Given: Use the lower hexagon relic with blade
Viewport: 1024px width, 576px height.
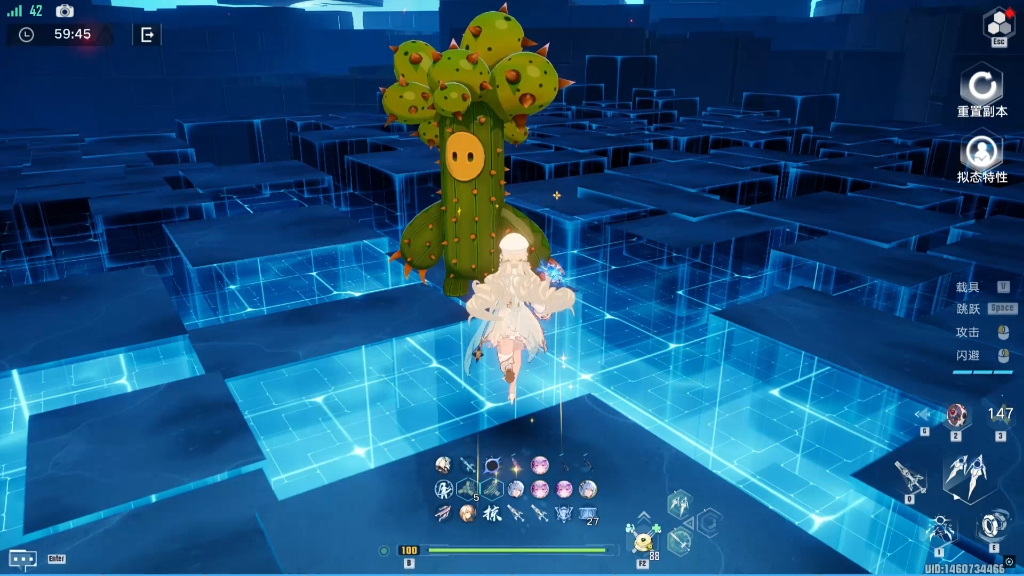Looking at the screenshot, I should point(679,541).
